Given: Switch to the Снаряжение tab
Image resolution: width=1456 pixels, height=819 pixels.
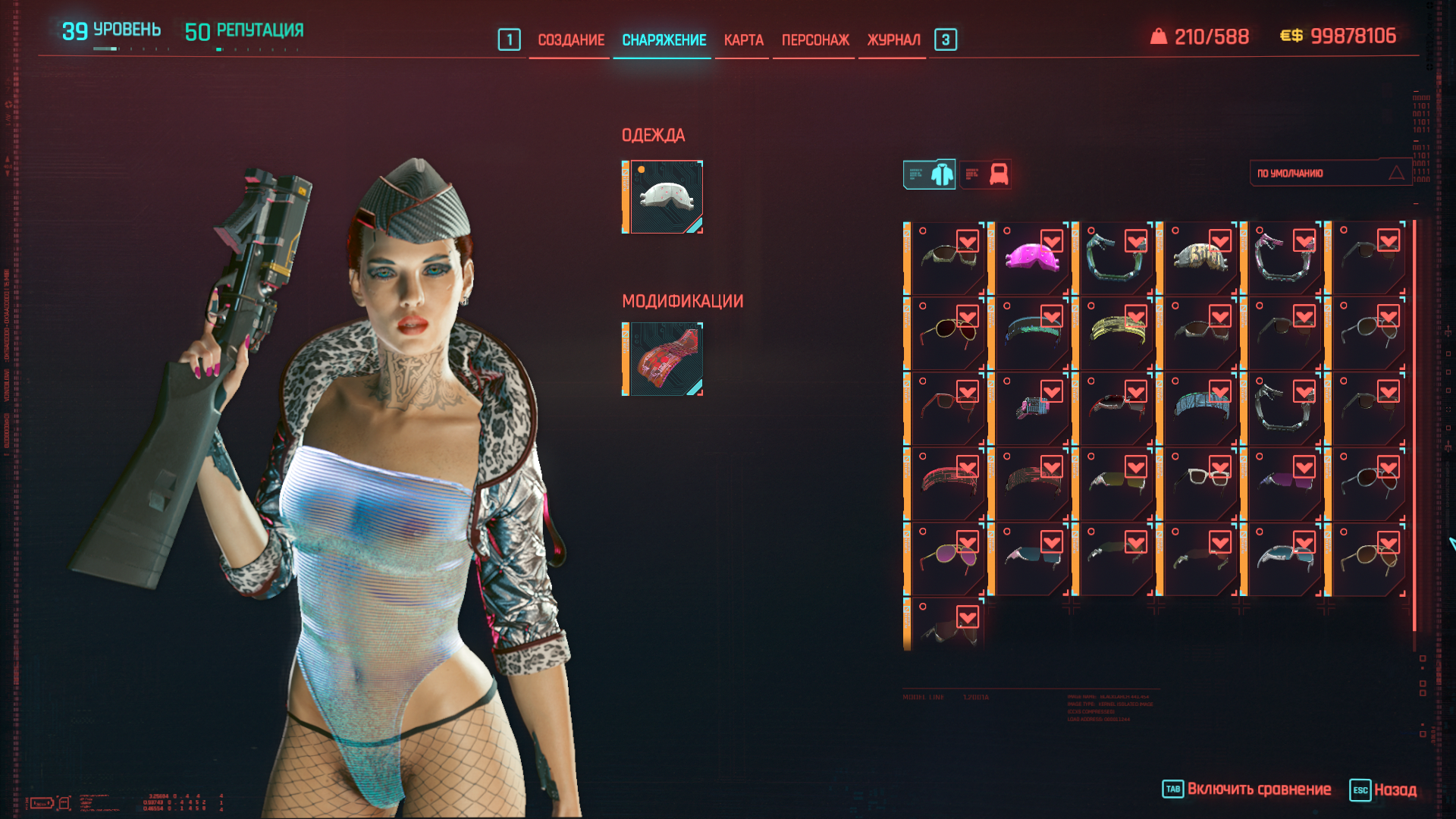Looking at the screenshot, I should [x=664, y=40].
